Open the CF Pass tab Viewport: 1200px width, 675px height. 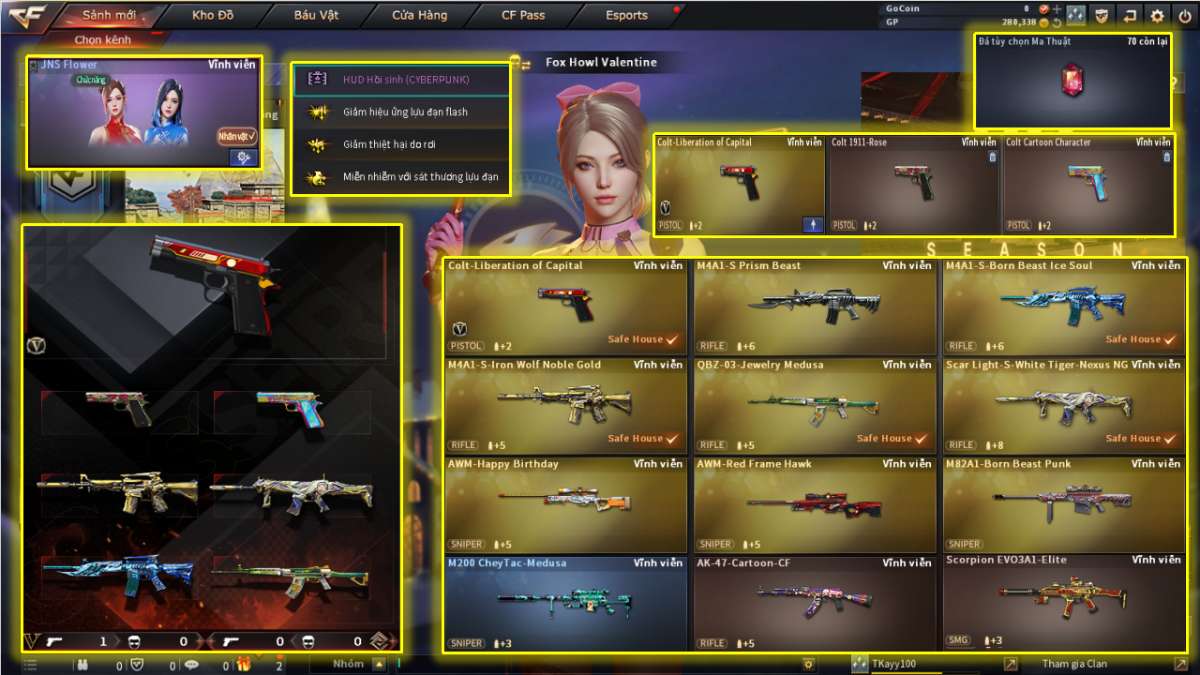[x=524, y=15]
